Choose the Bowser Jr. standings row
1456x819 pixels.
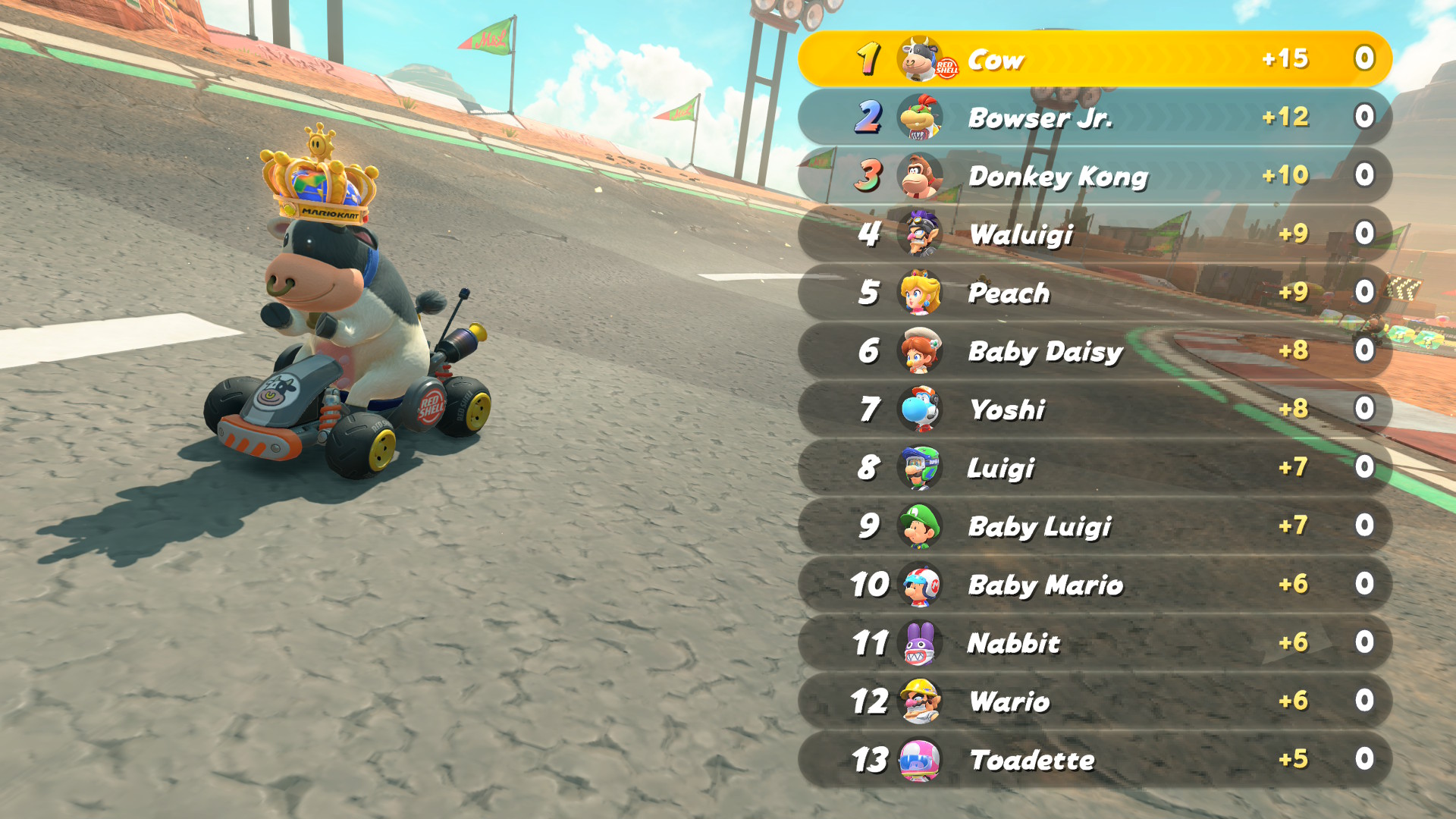click(x=1094, y=118)
